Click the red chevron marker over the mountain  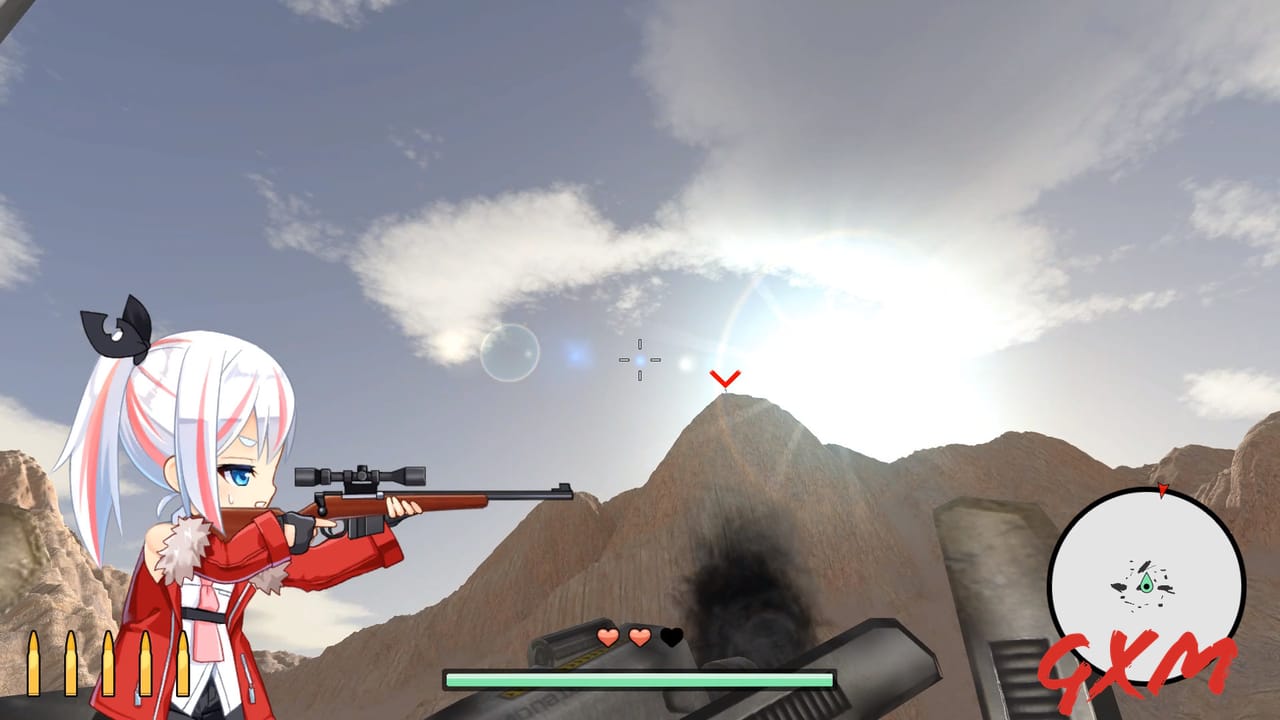724,380
